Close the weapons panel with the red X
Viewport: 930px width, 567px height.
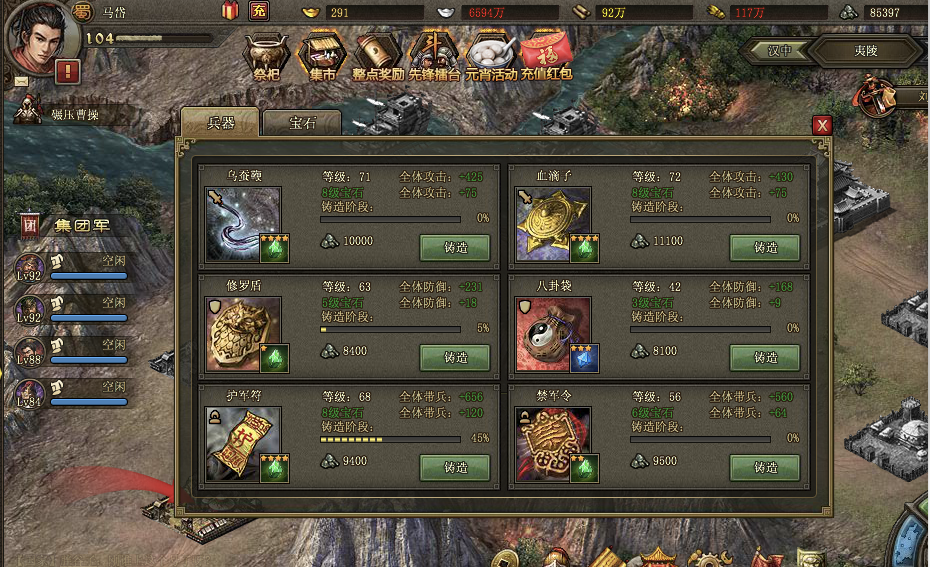pos(822,125)
